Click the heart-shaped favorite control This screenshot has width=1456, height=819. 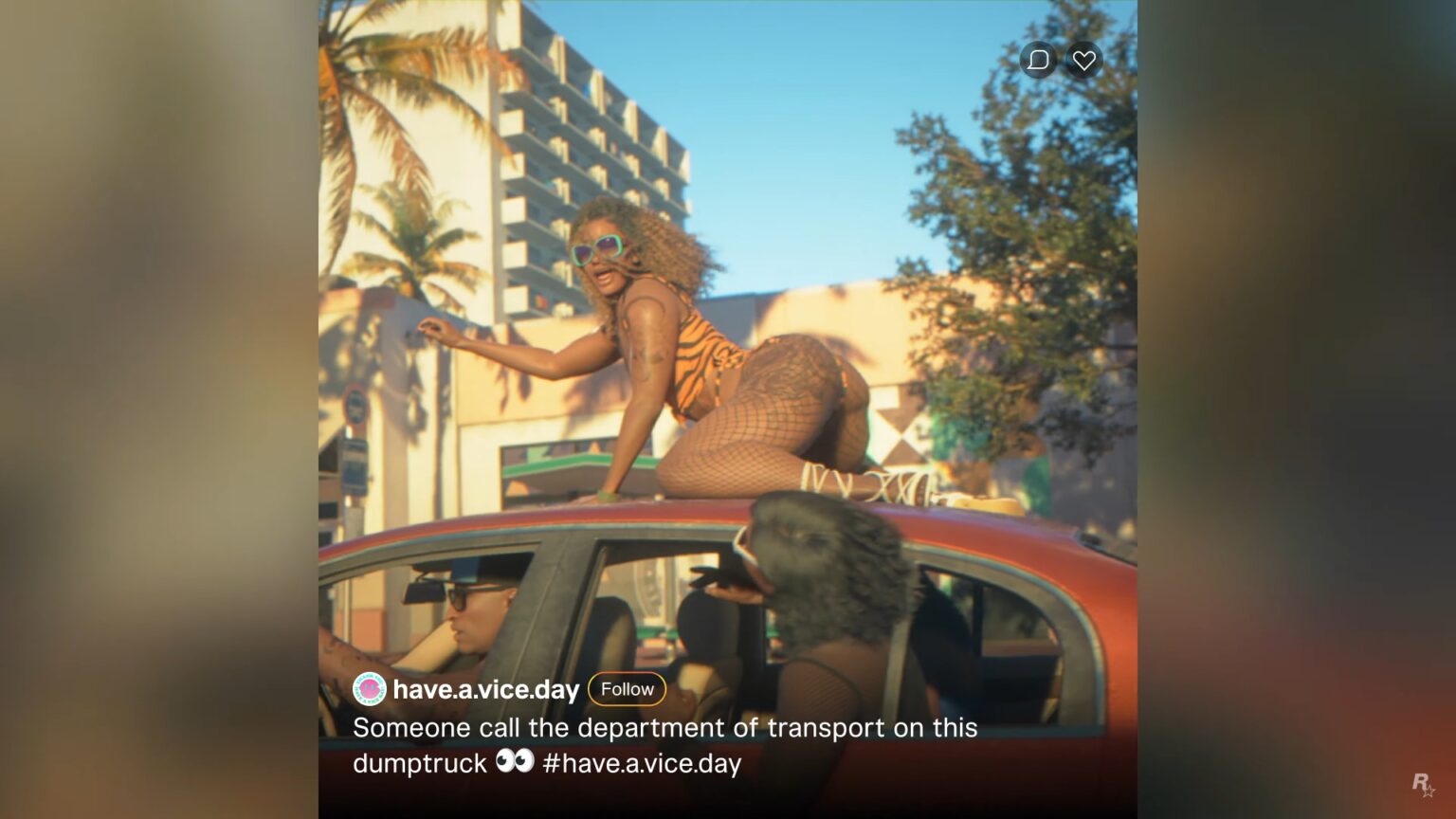1083,60
